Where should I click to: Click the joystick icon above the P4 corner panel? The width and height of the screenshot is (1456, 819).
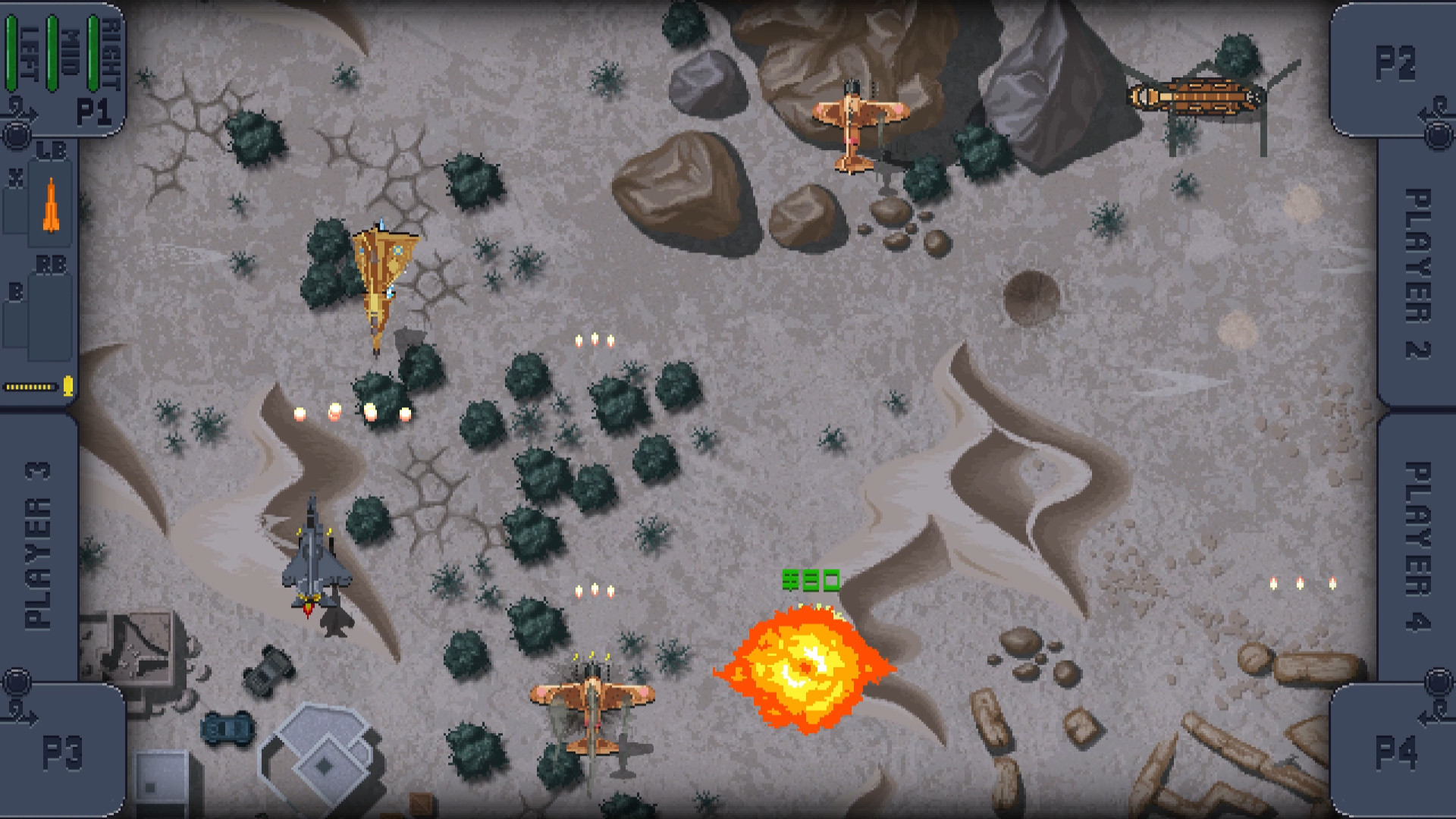tap(1439, 682)
